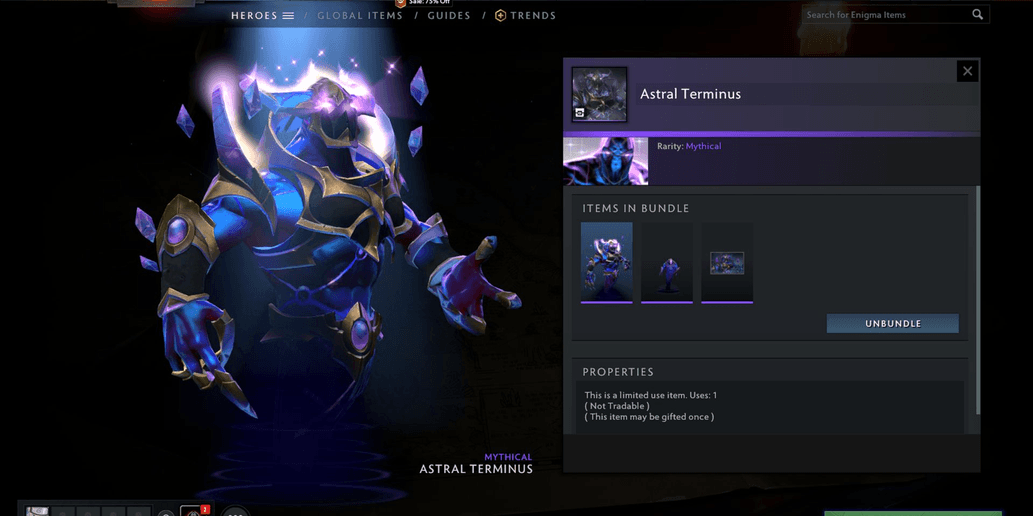Open the Heroes menu
This screenshot has height=516, width=1033.
pos(262,16)
